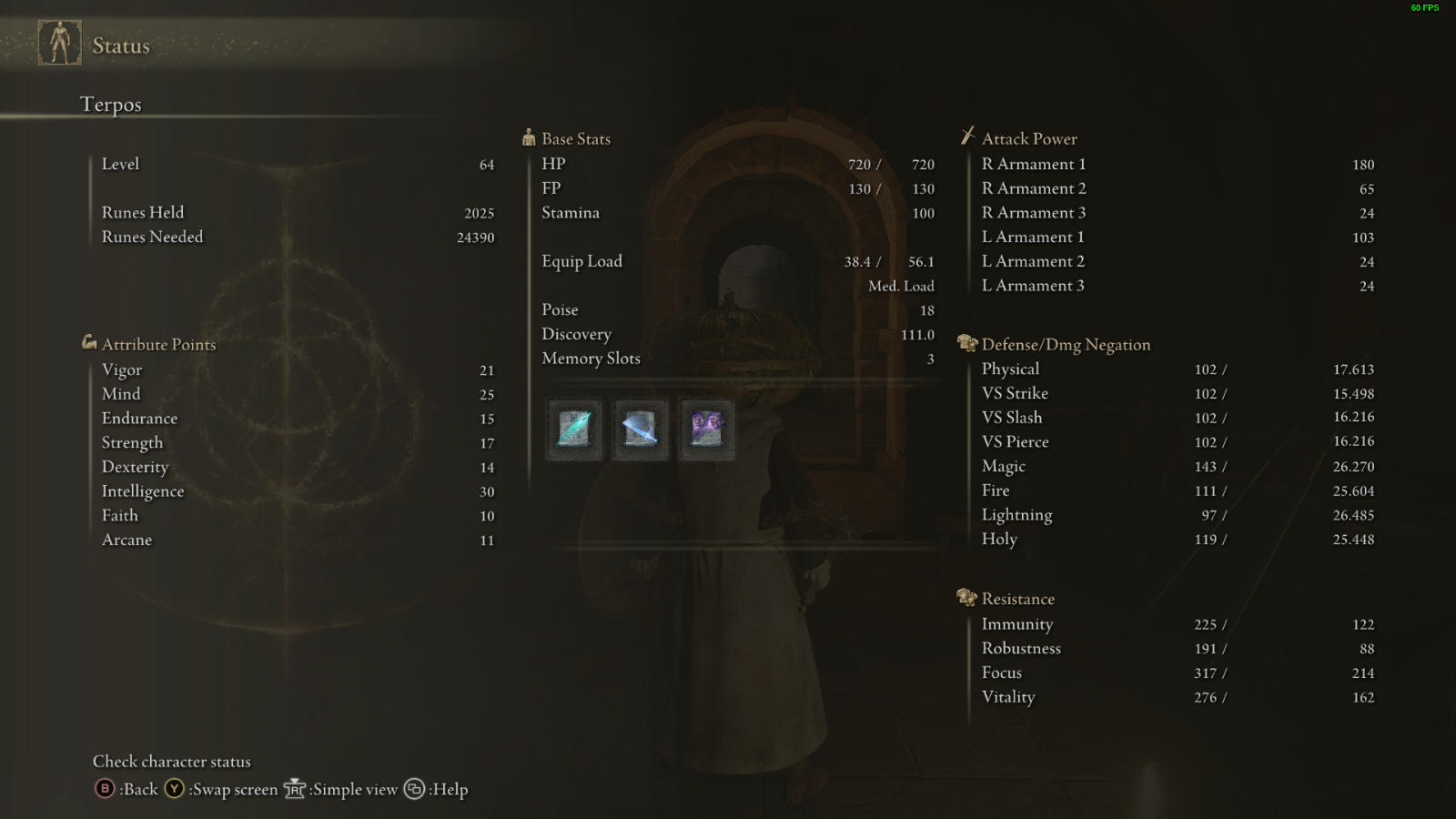1456x819 pixels.
Task: Select the blue Carian Slicer sword spell
Action: click(640, 429)
